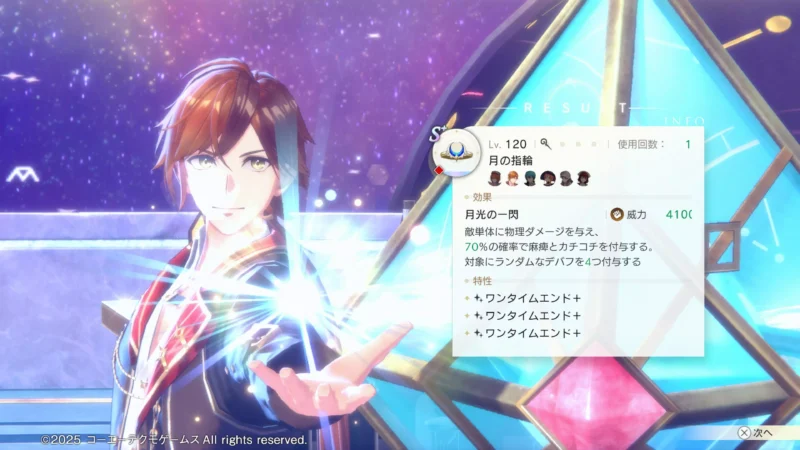
Task: Select the 月光の一閃 effect entry
Action: 489,214
